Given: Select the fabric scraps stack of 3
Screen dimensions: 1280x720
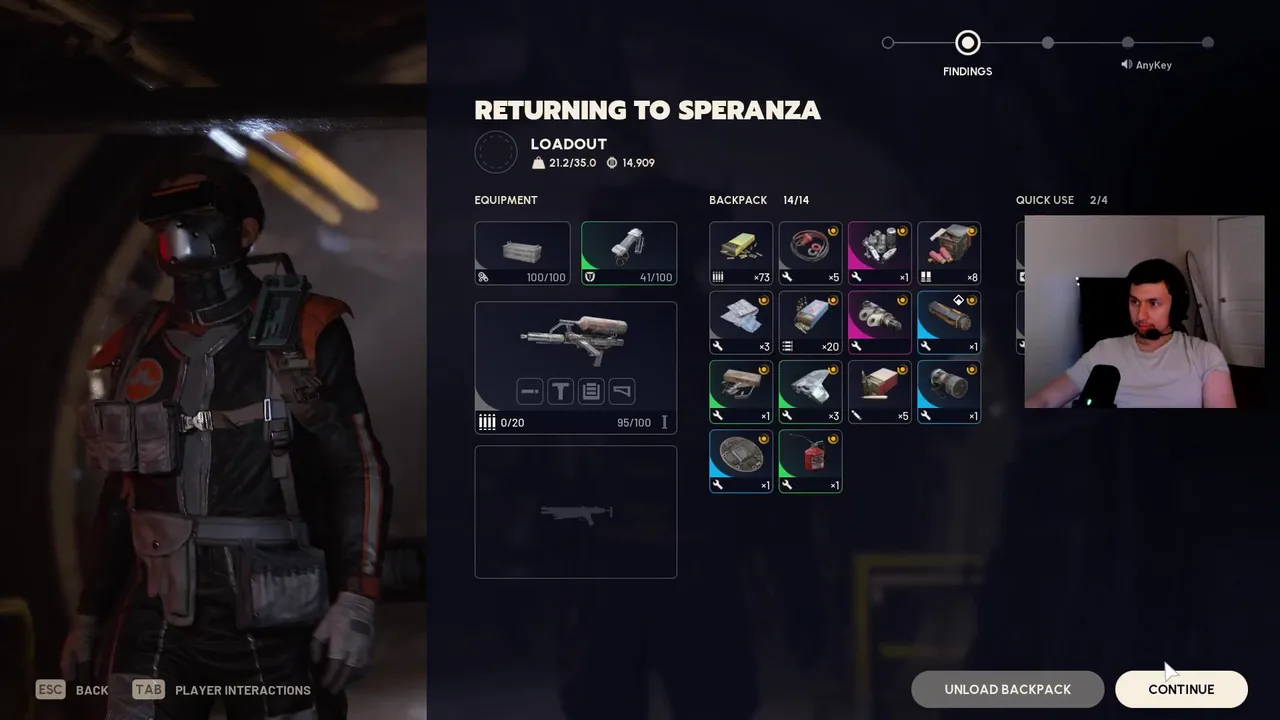Looking at the screenshot, I should coord(741,322).
